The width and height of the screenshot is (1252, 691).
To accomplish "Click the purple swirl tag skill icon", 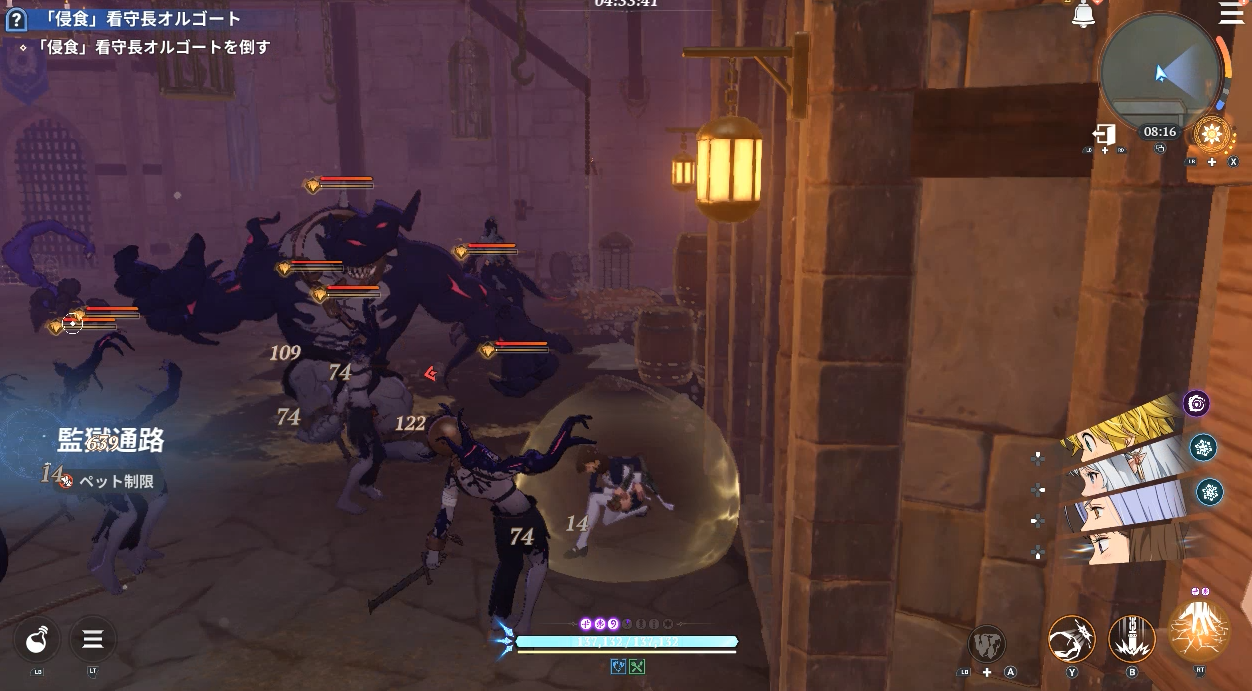I will point(1196,403).
